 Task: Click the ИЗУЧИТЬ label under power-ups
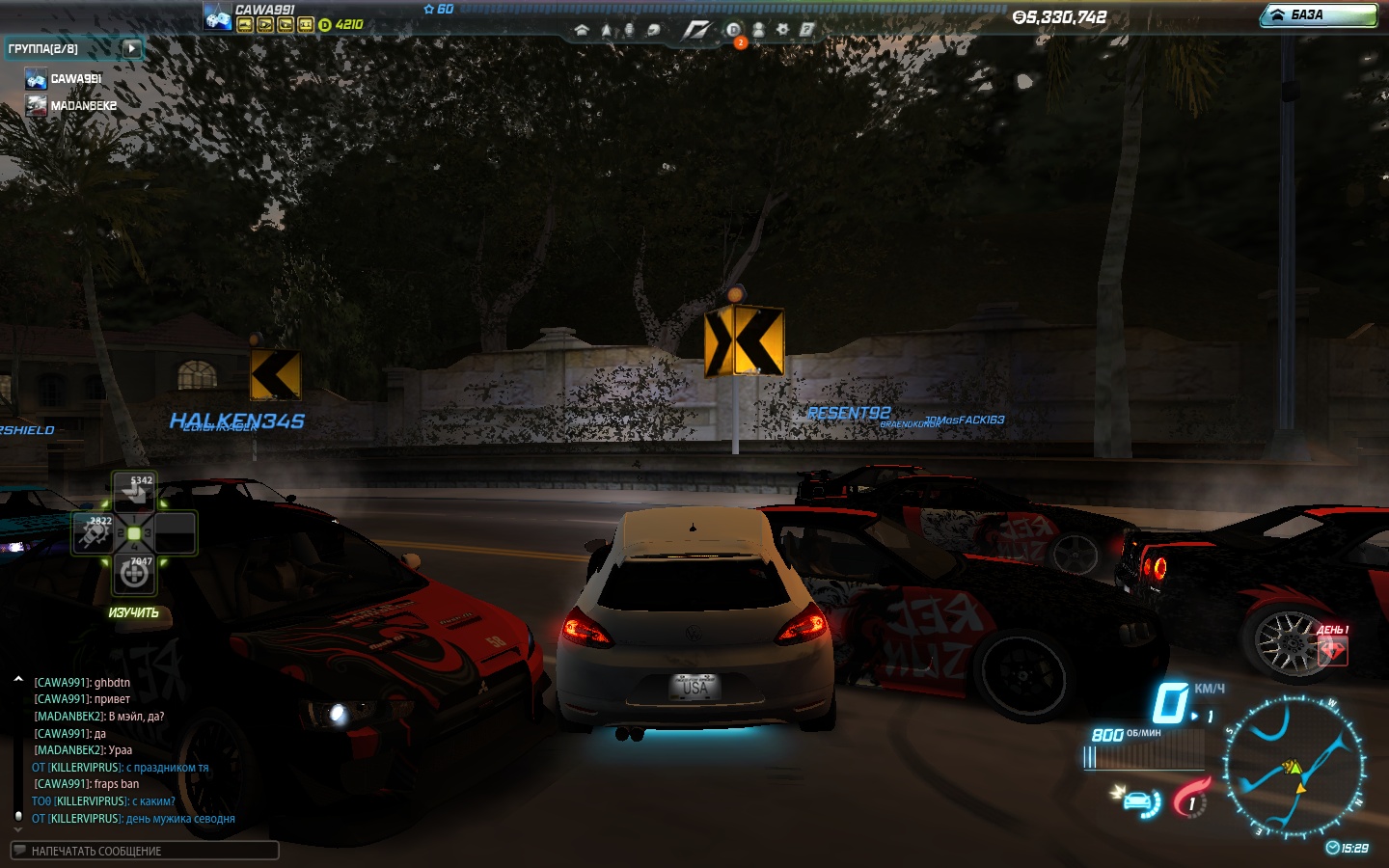point(134,613)
